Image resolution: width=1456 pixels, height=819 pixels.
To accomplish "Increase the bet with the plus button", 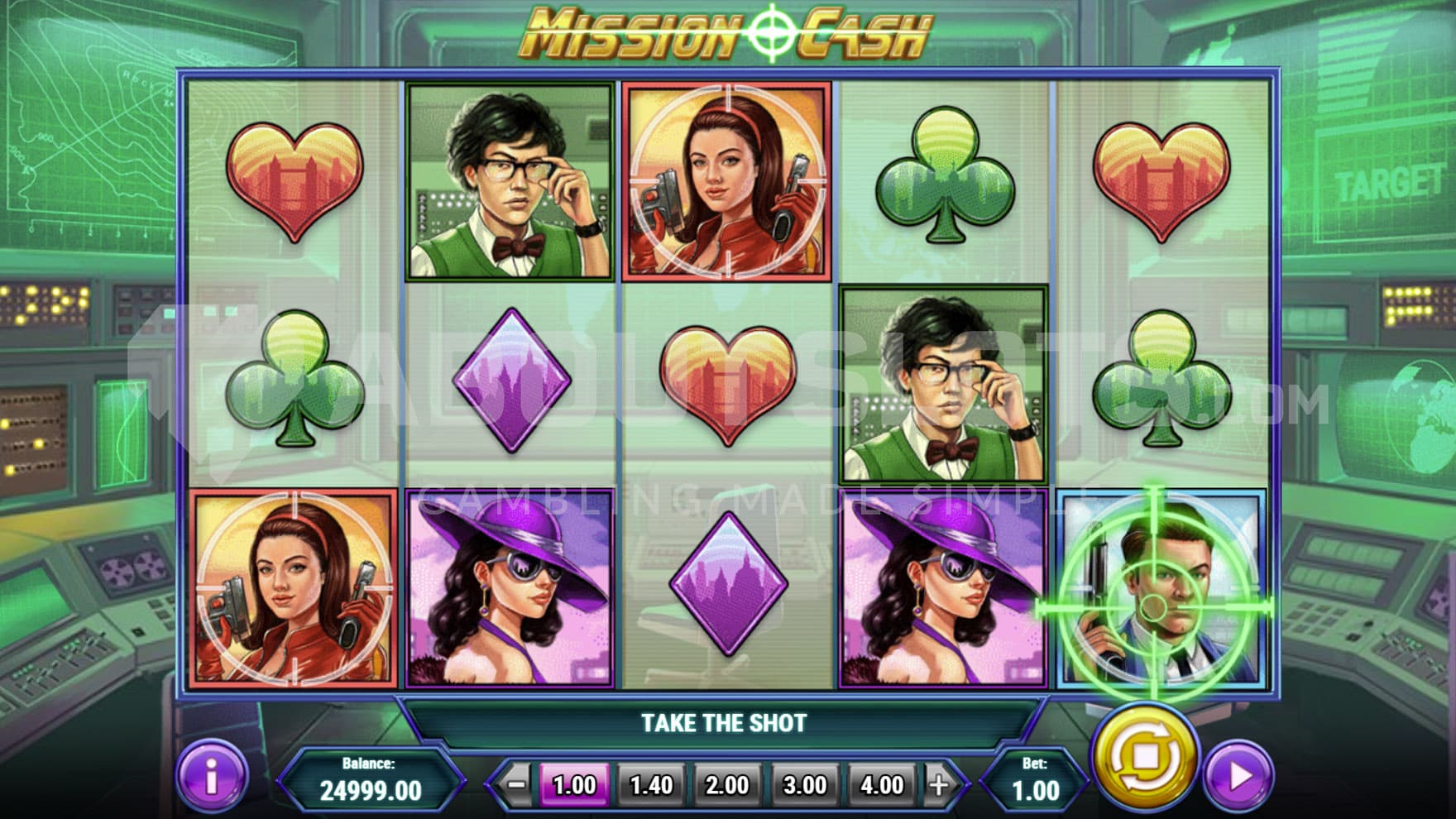I will [939, 784].
